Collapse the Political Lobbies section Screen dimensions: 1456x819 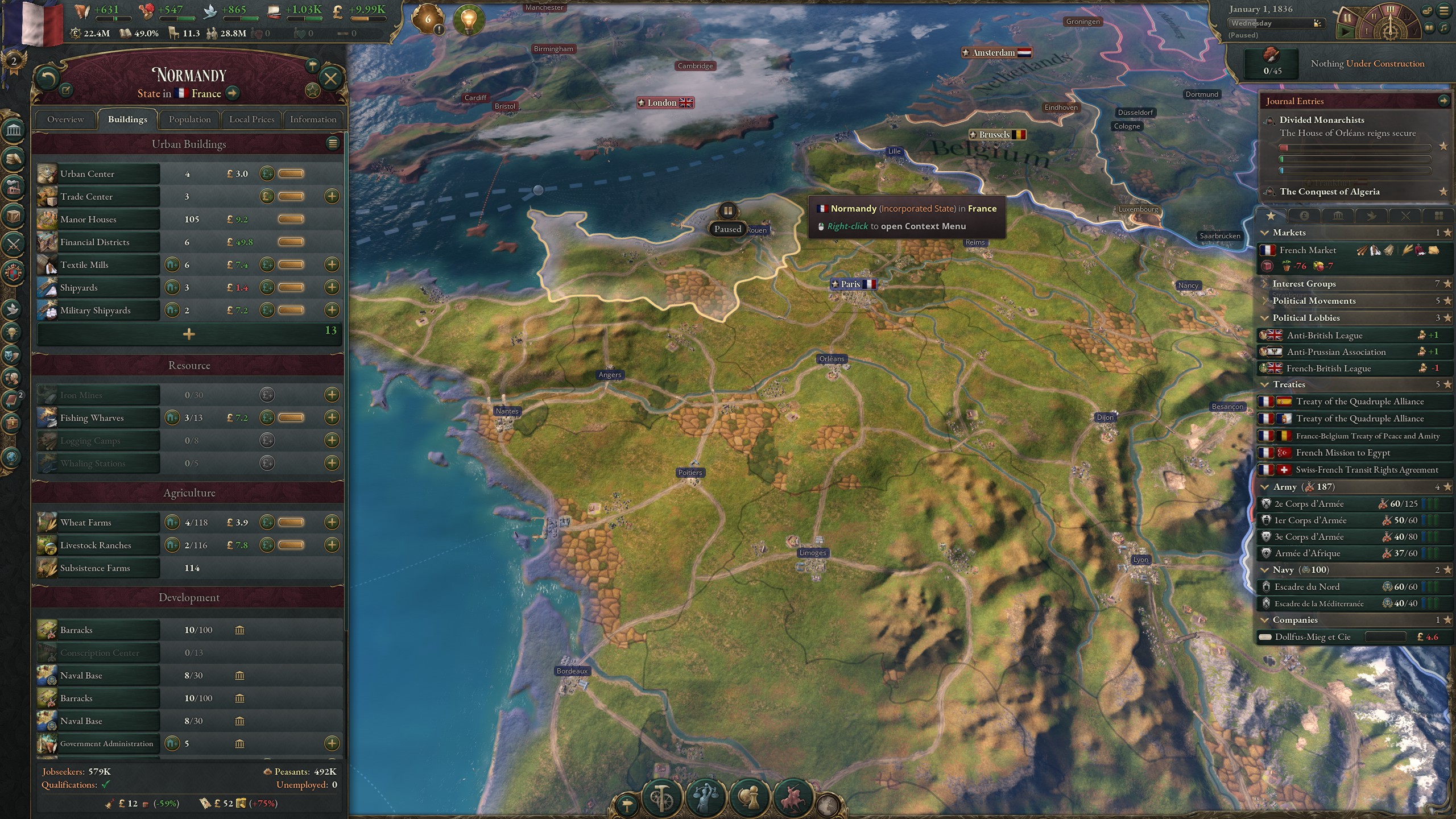click(1266, 318)
